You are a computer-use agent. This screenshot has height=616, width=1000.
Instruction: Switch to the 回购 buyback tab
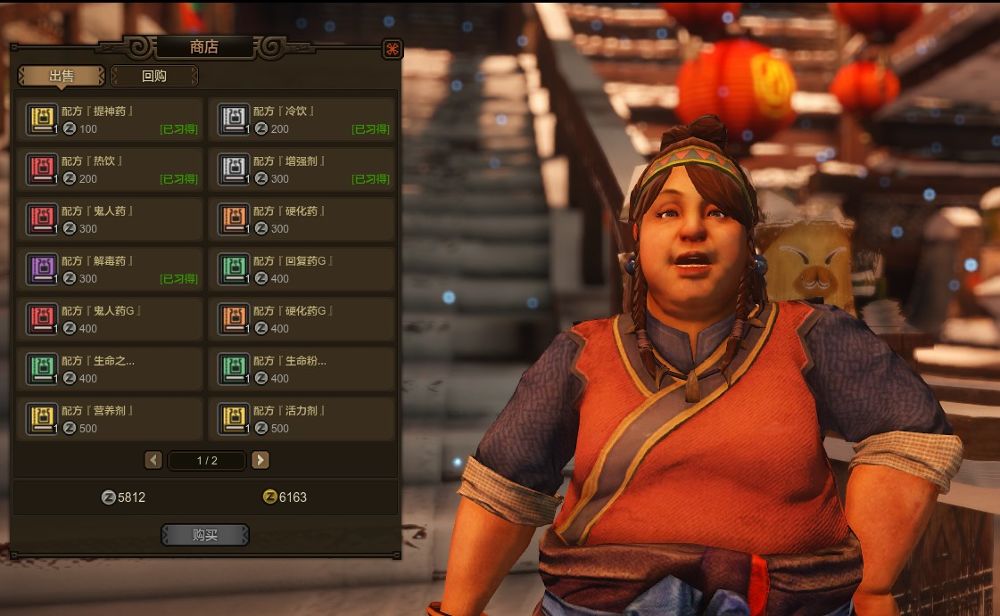click(154, 76)
